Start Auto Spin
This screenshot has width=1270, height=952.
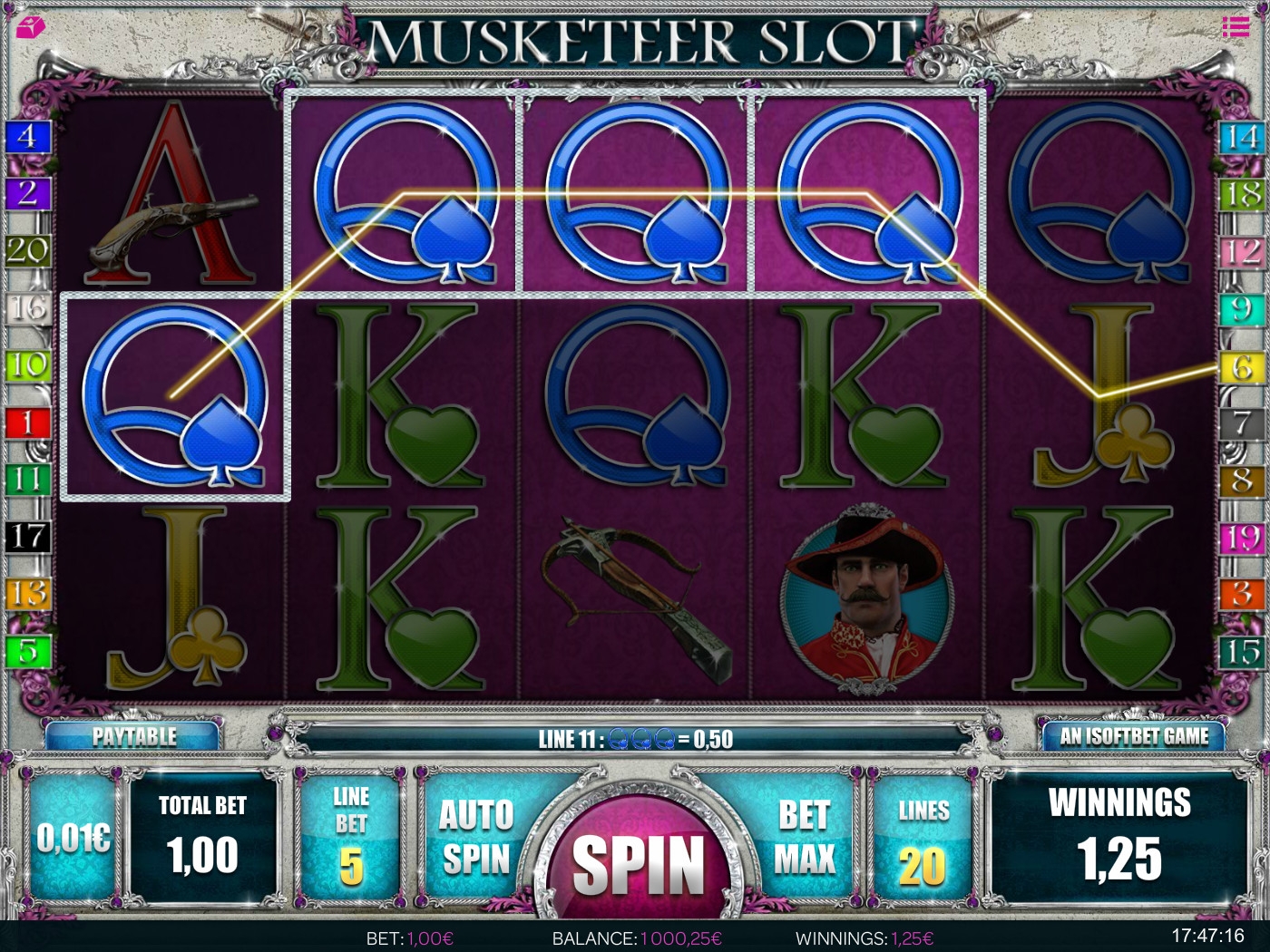point(476,837)
